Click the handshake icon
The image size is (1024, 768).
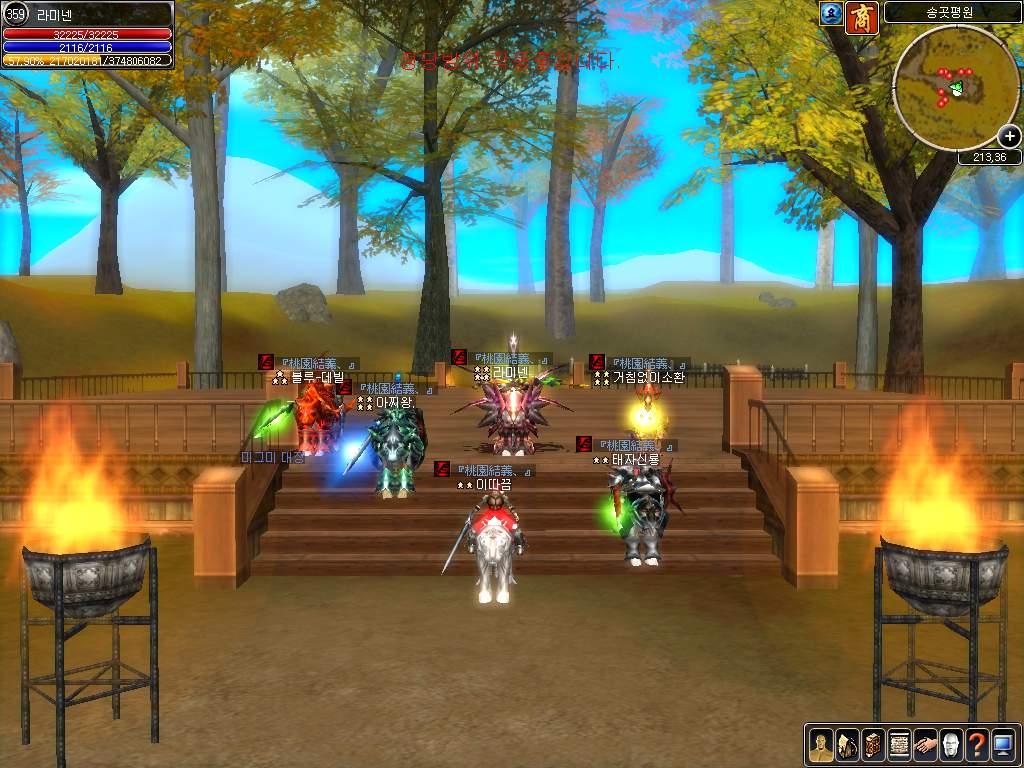point(925,744)
